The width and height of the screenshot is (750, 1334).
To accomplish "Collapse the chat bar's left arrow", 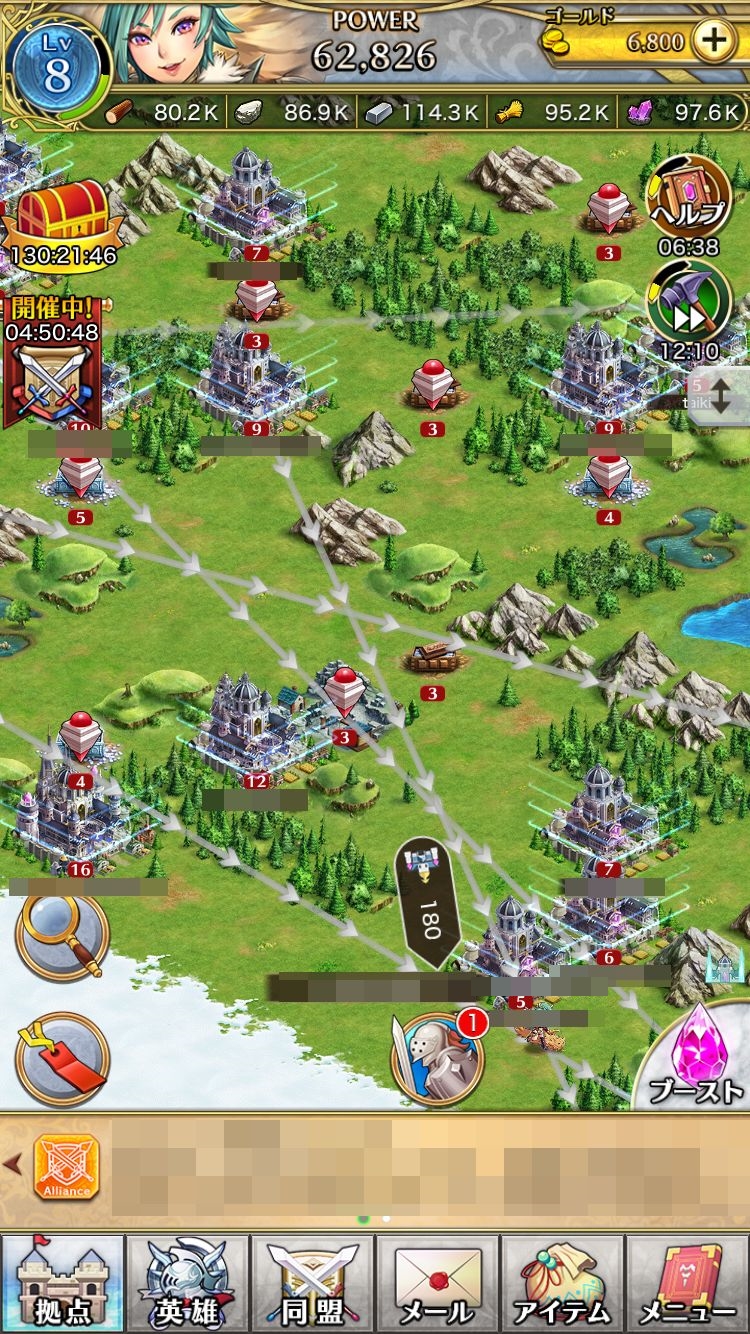I will 14,1163.
